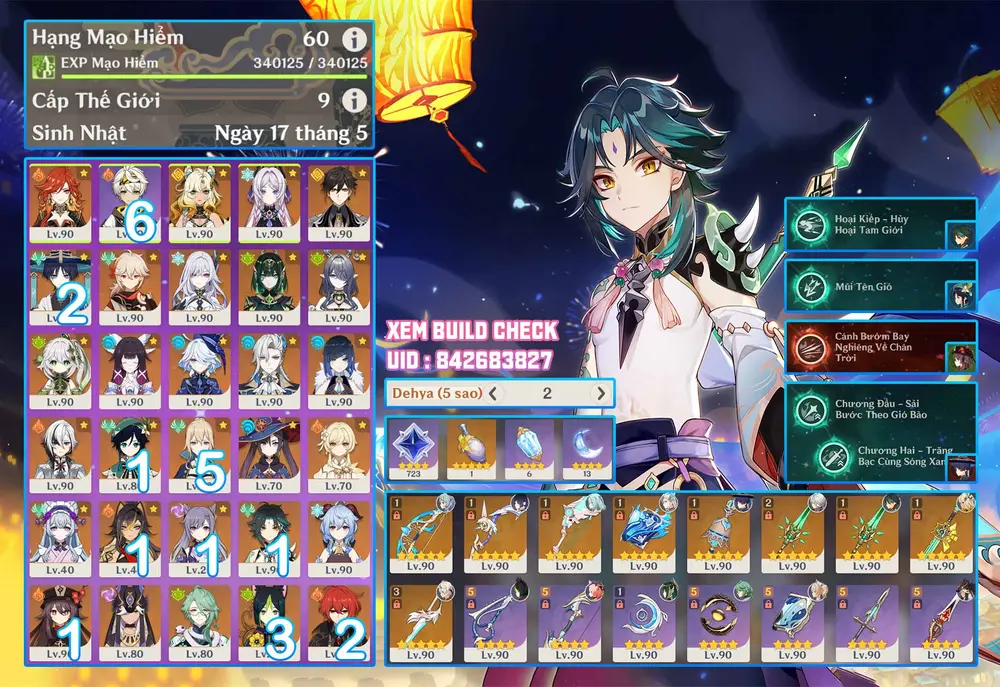Click the info icon beside Cấp Thế Giới
The width and height of the screenshot is (1000, 687).
click(352, 101)
